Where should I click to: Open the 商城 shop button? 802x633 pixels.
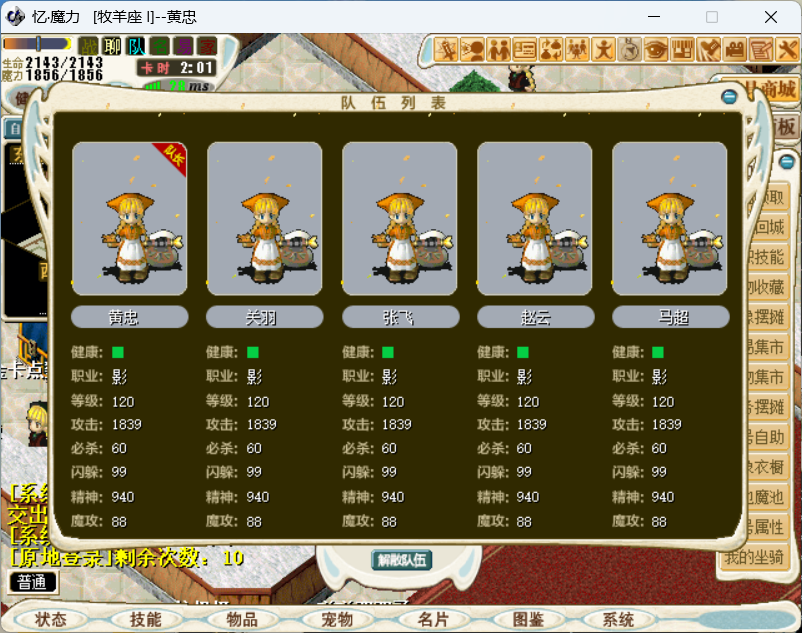[x=774, y=90]
